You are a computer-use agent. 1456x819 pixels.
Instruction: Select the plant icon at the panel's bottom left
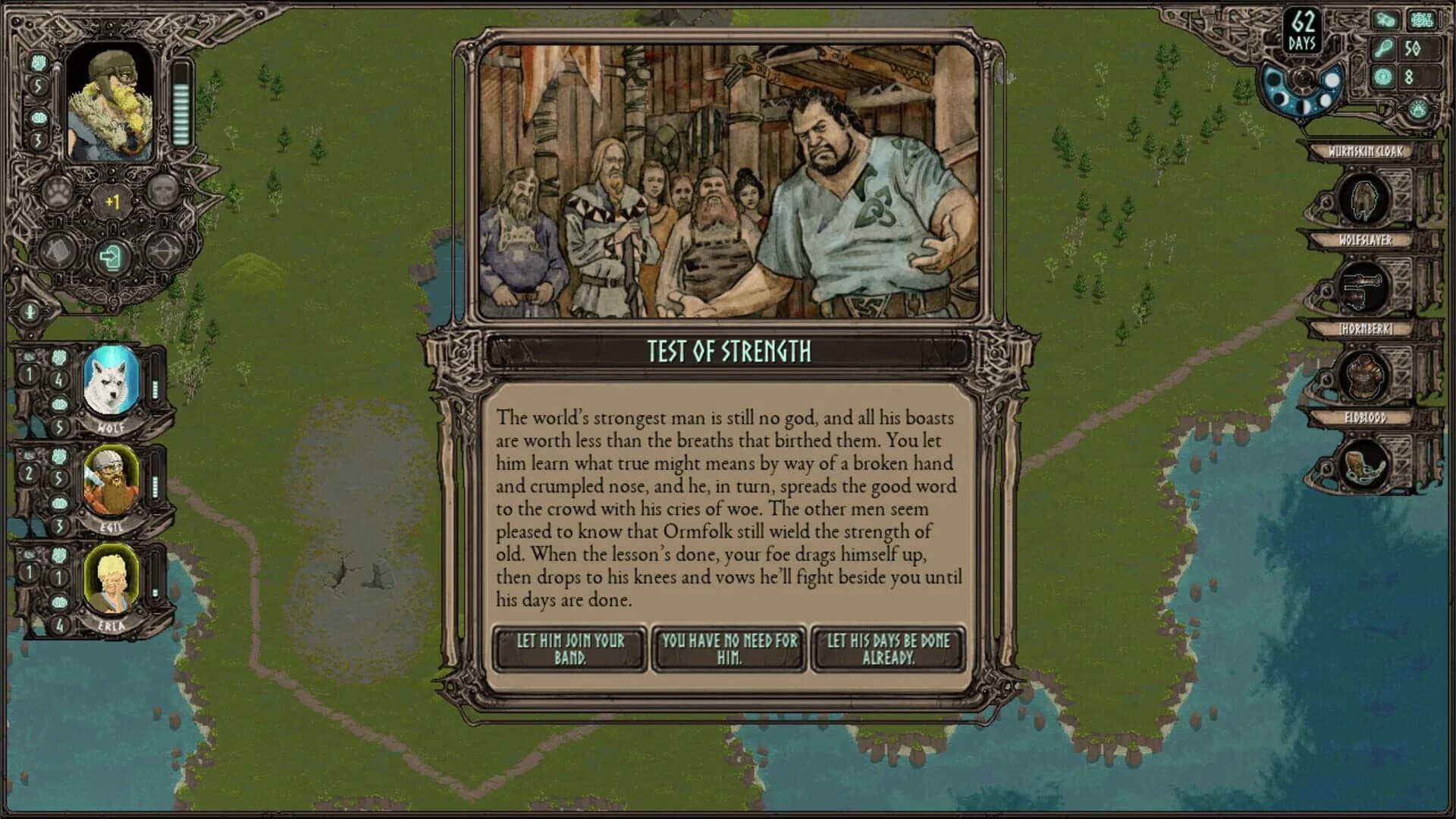[30, 312]
